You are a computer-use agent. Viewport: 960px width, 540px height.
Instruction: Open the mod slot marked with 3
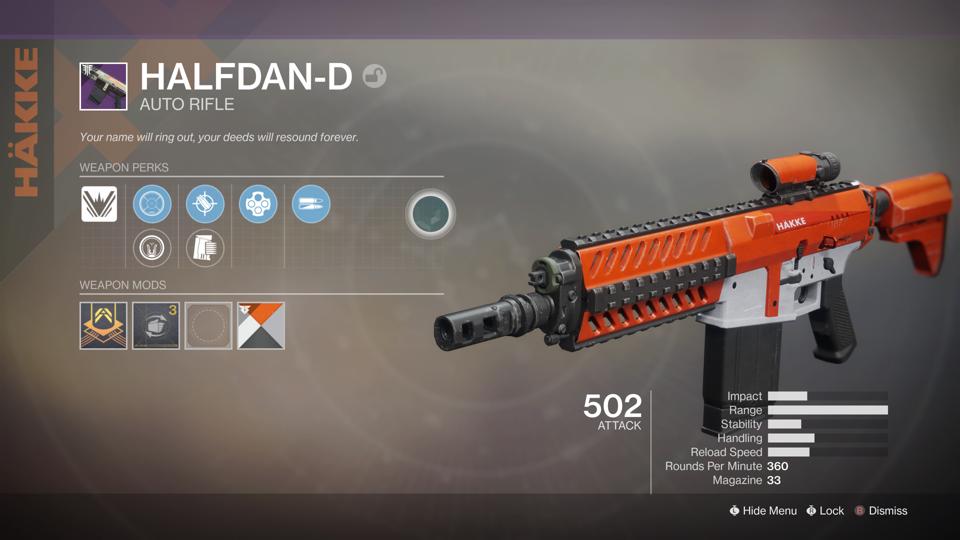156,326
